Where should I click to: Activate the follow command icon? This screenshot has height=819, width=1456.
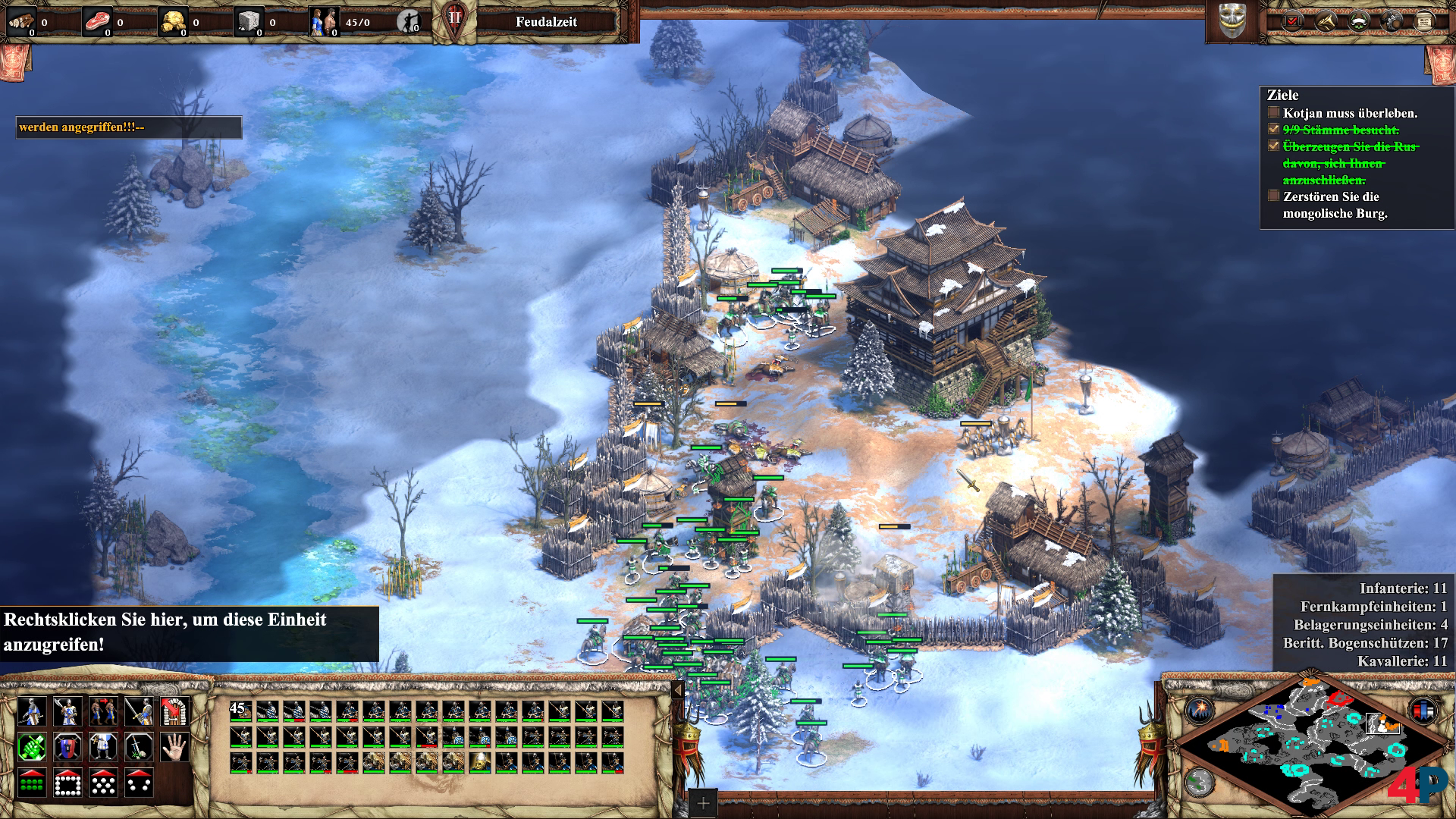[104, 711]
